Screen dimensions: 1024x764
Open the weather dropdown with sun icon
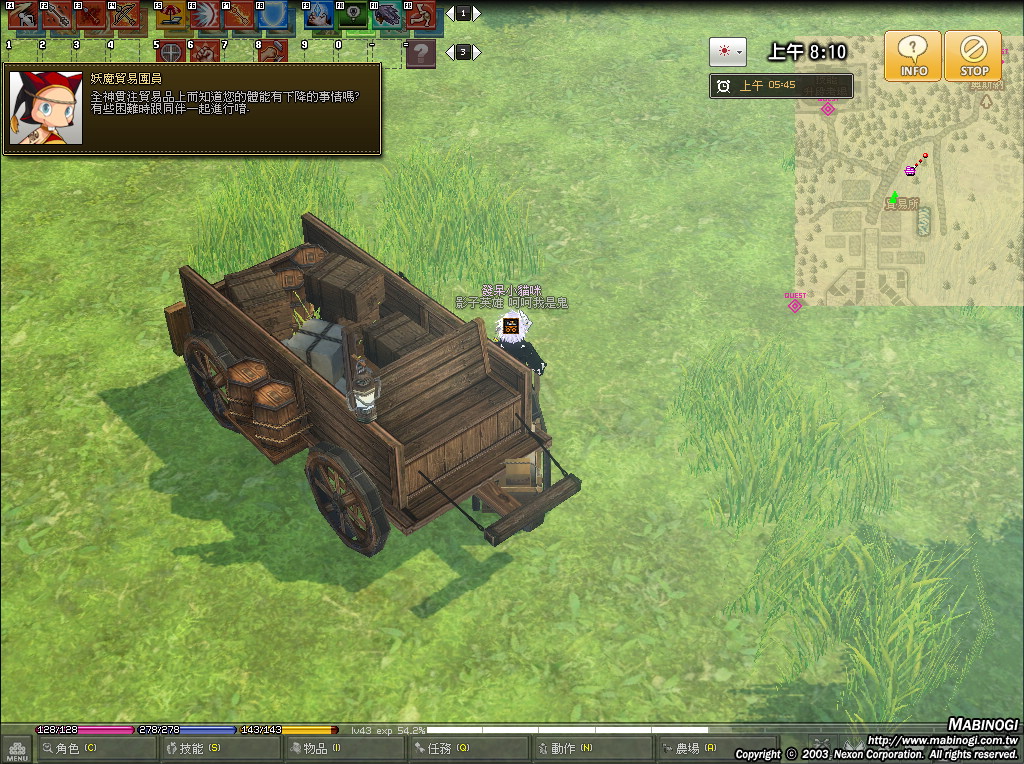(727, 52)
